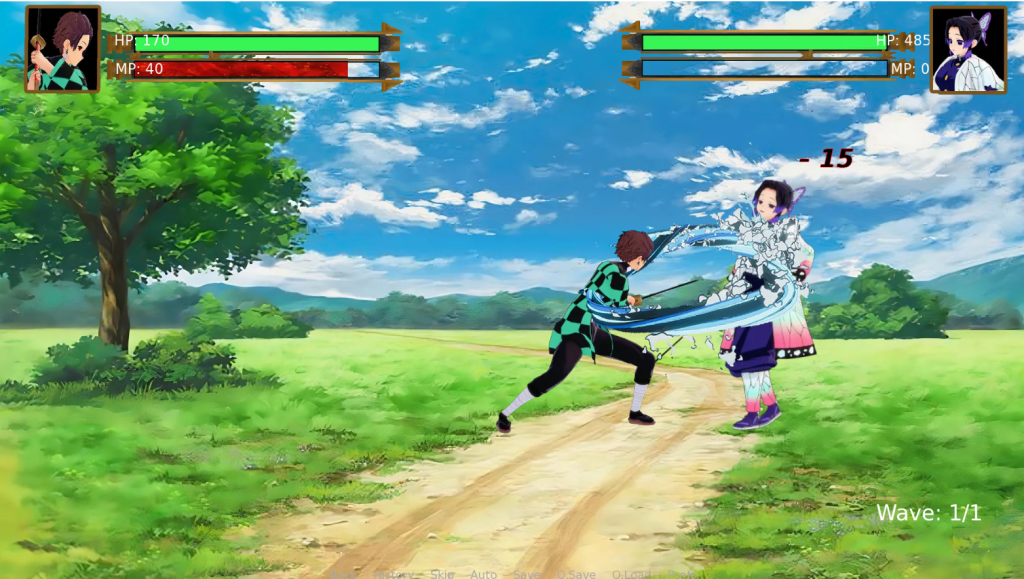1024x579 pixels.
Task: Open the Save screen
Action: click(x=526, y=574)
